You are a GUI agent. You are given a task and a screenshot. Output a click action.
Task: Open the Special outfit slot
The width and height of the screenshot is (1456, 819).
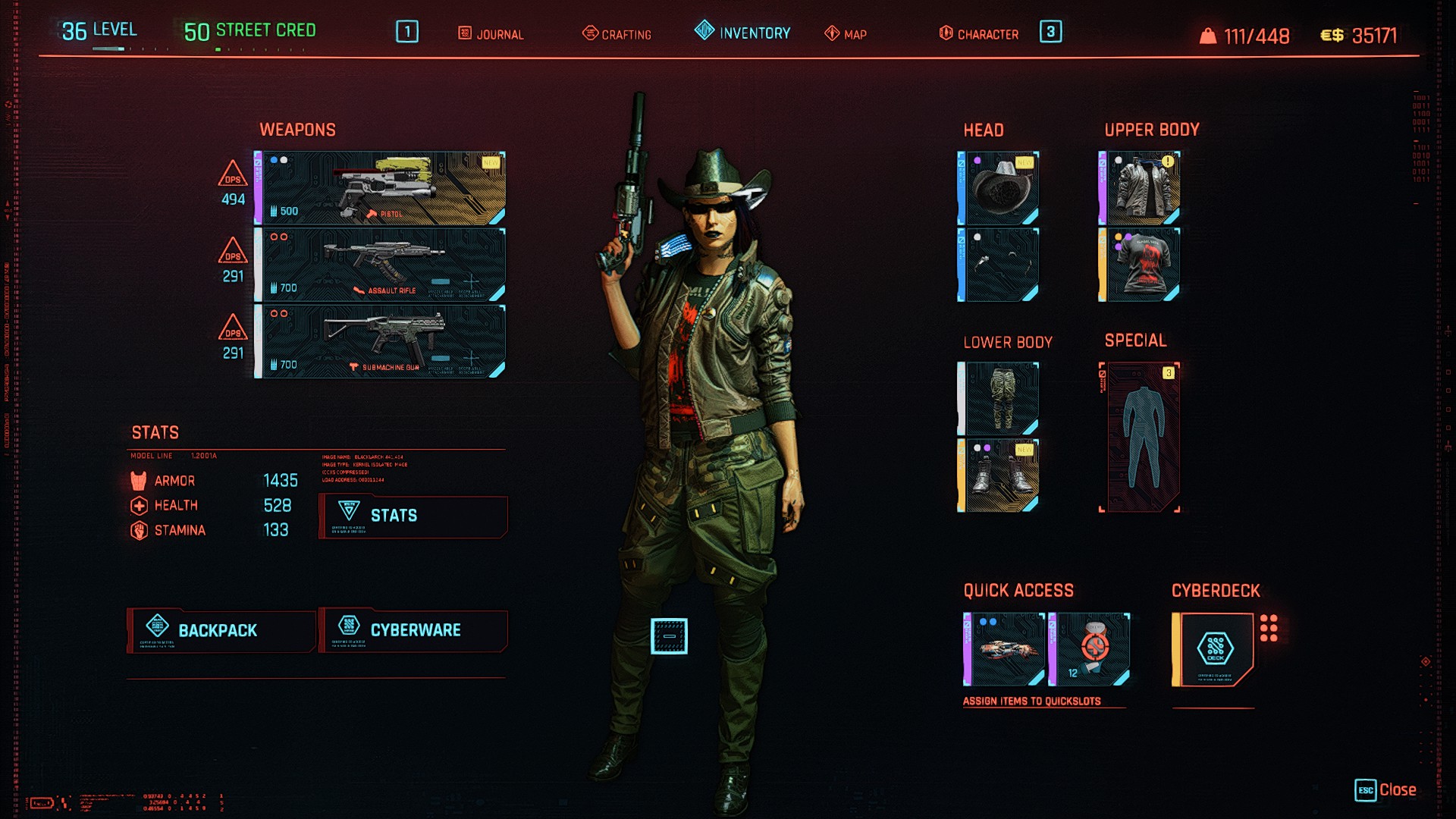[x=1140, y=438]
